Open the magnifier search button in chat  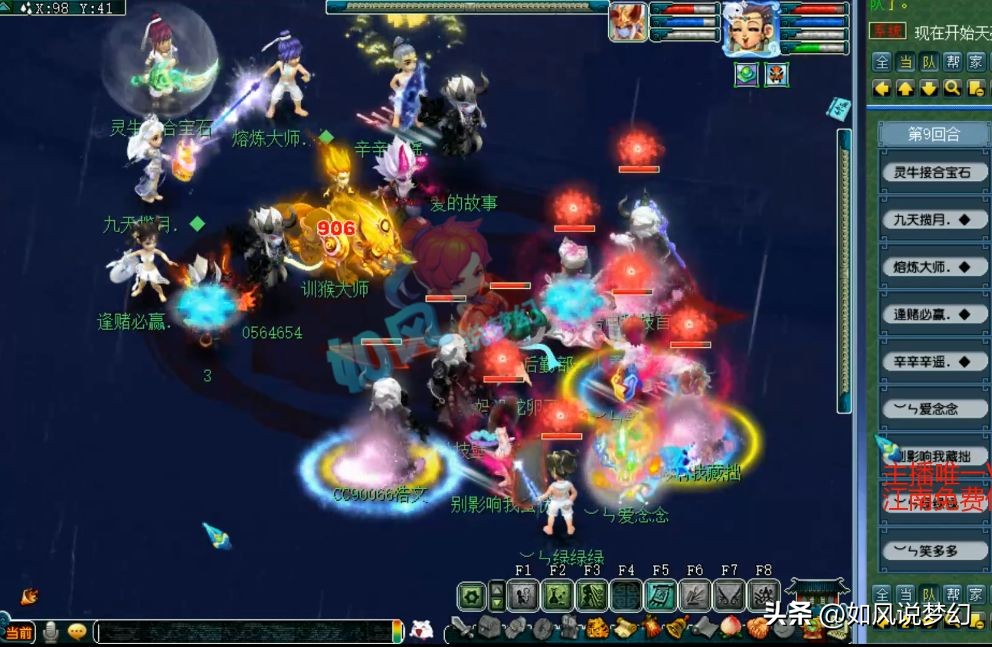click(x=952, y=88)
